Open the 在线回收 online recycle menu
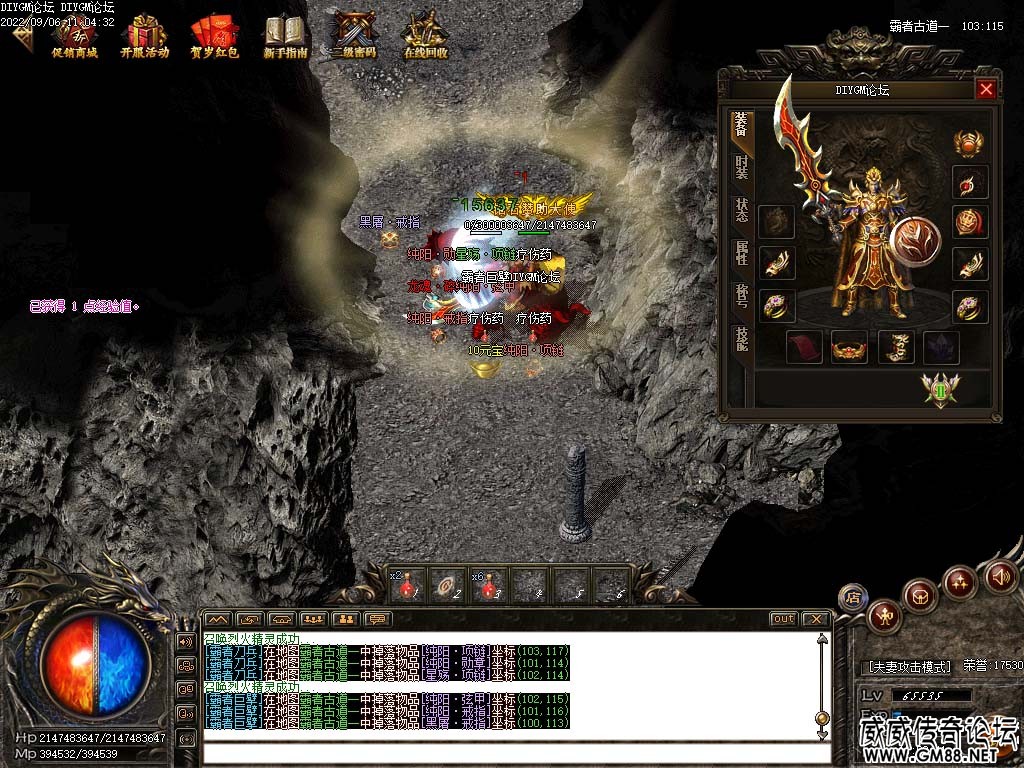 point(425,36)
